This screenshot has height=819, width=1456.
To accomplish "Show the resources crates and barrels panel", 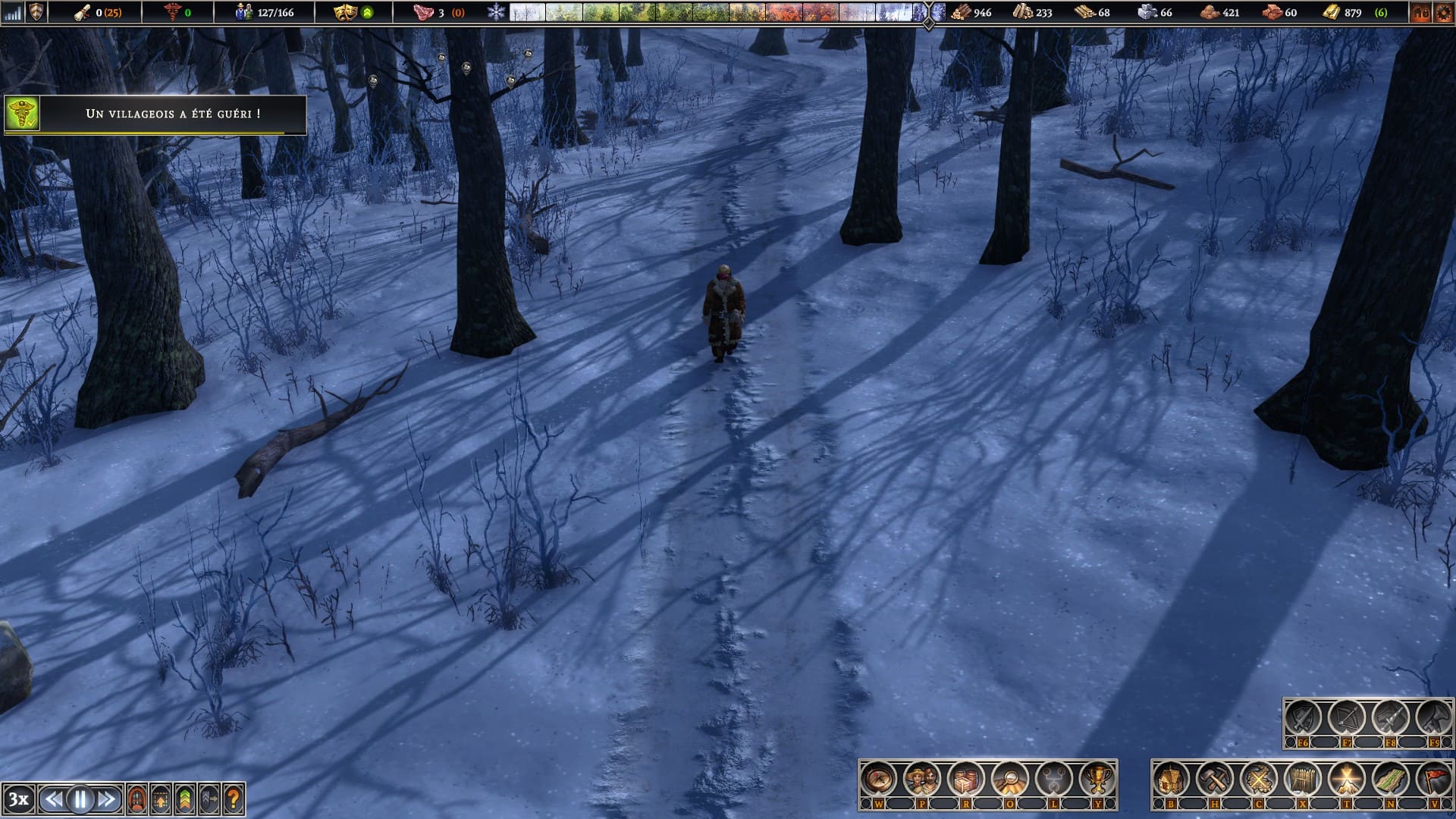I will click(966, 779).
